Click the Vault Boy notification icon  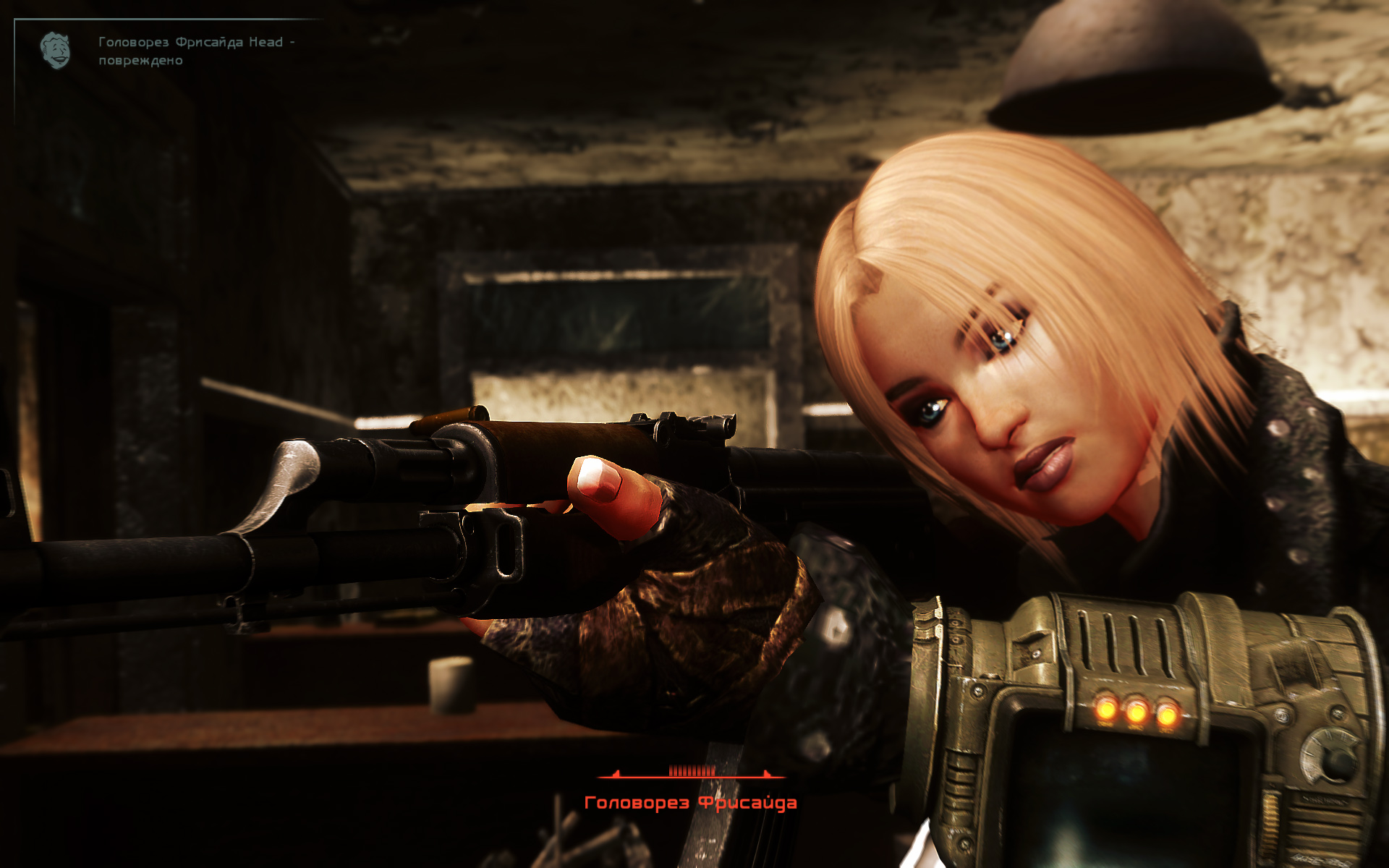[56, 50]
